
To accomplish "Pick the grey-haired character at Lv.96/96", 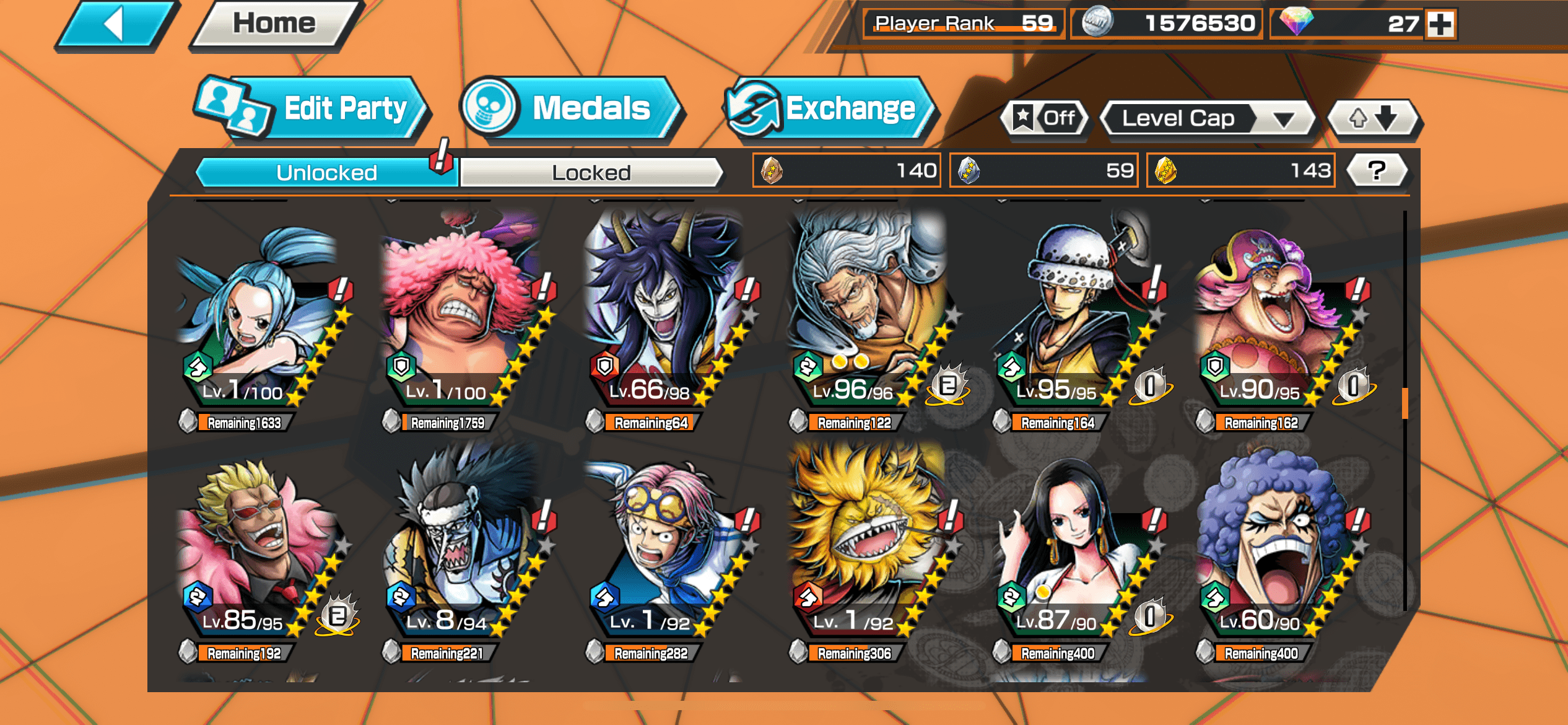I will point(867,316).
